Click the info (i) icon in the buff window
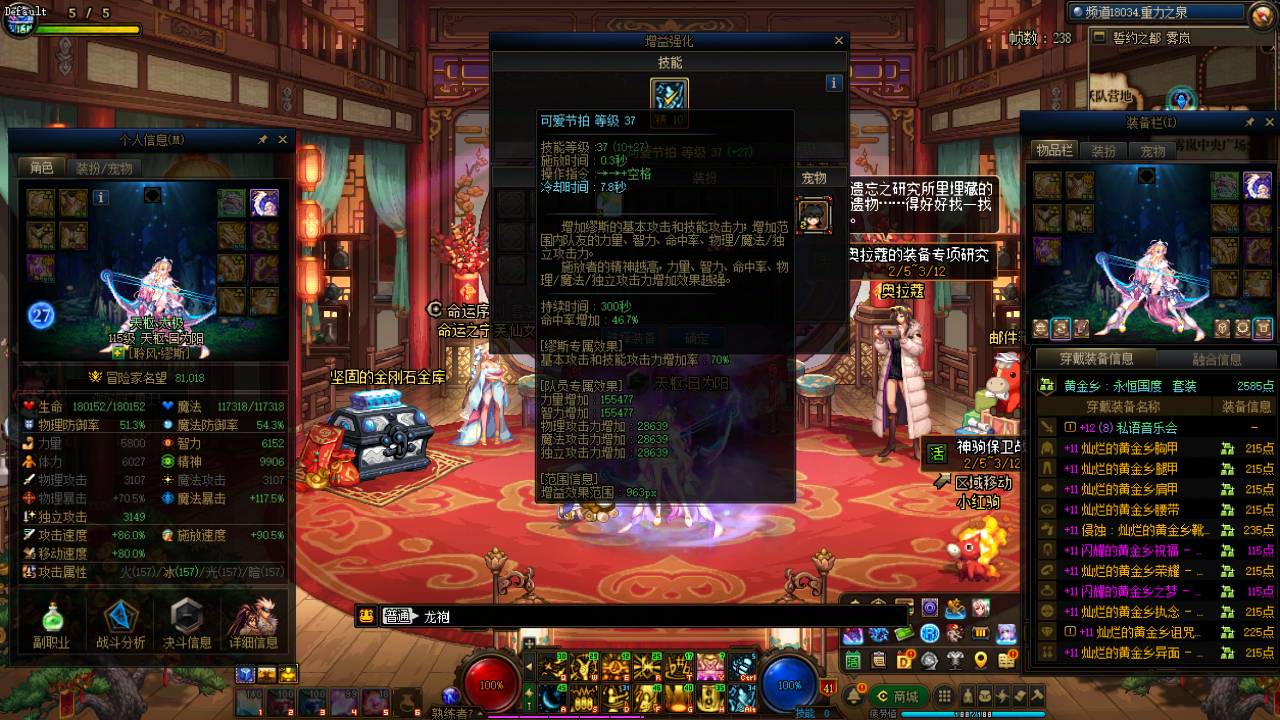Screen dimensions: 1280x720 click(833, 83)
